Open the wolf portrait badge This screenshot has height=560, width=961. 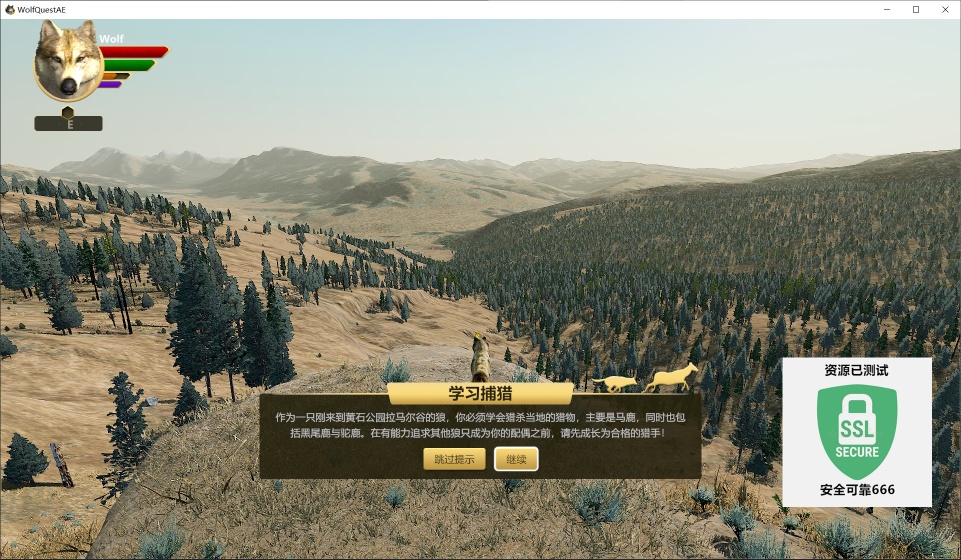point(68,63)
